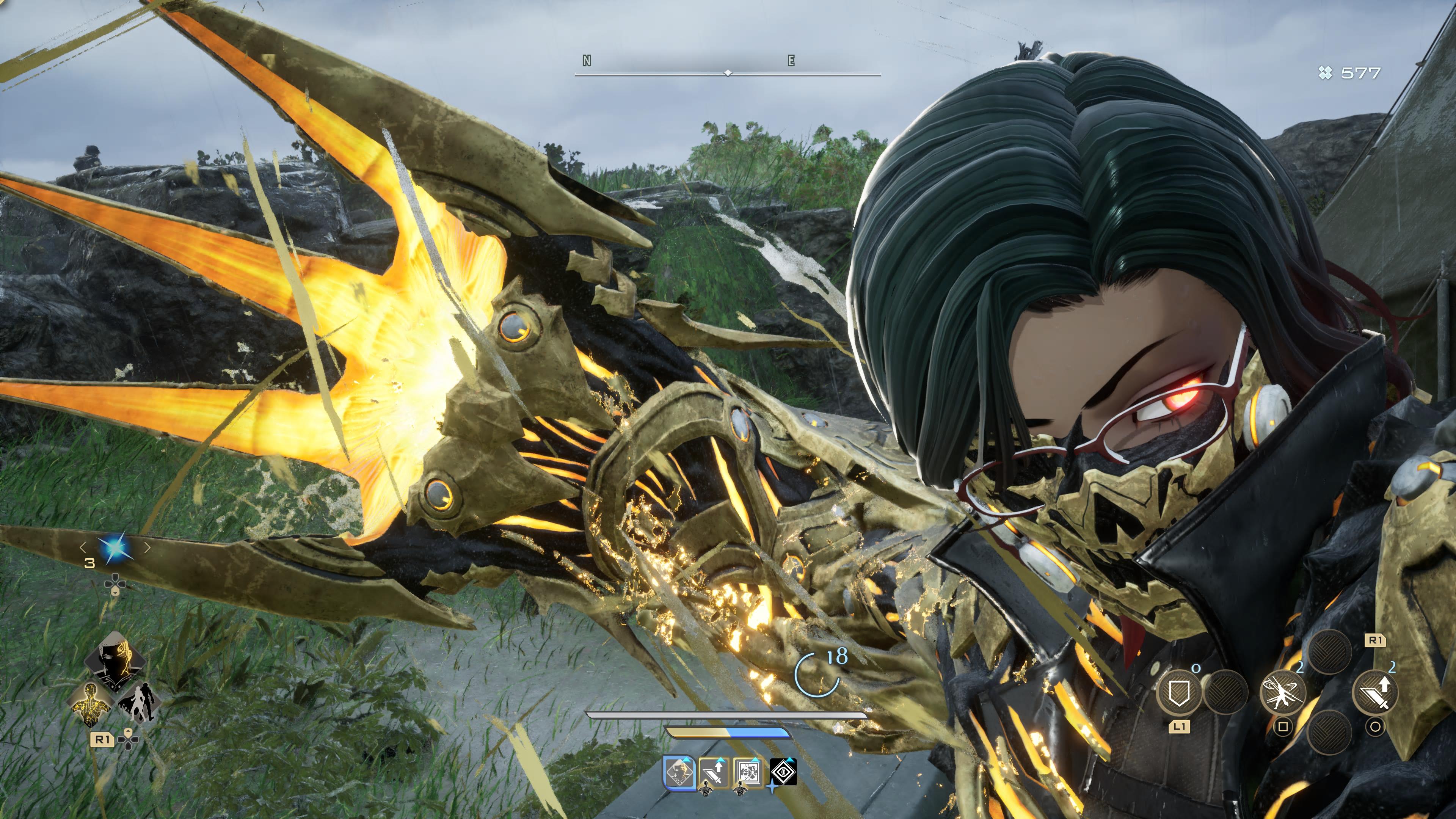Click the blue-highlighted face status icon
This screenshot has width=1456, height=819.
[x=679, y=773]
